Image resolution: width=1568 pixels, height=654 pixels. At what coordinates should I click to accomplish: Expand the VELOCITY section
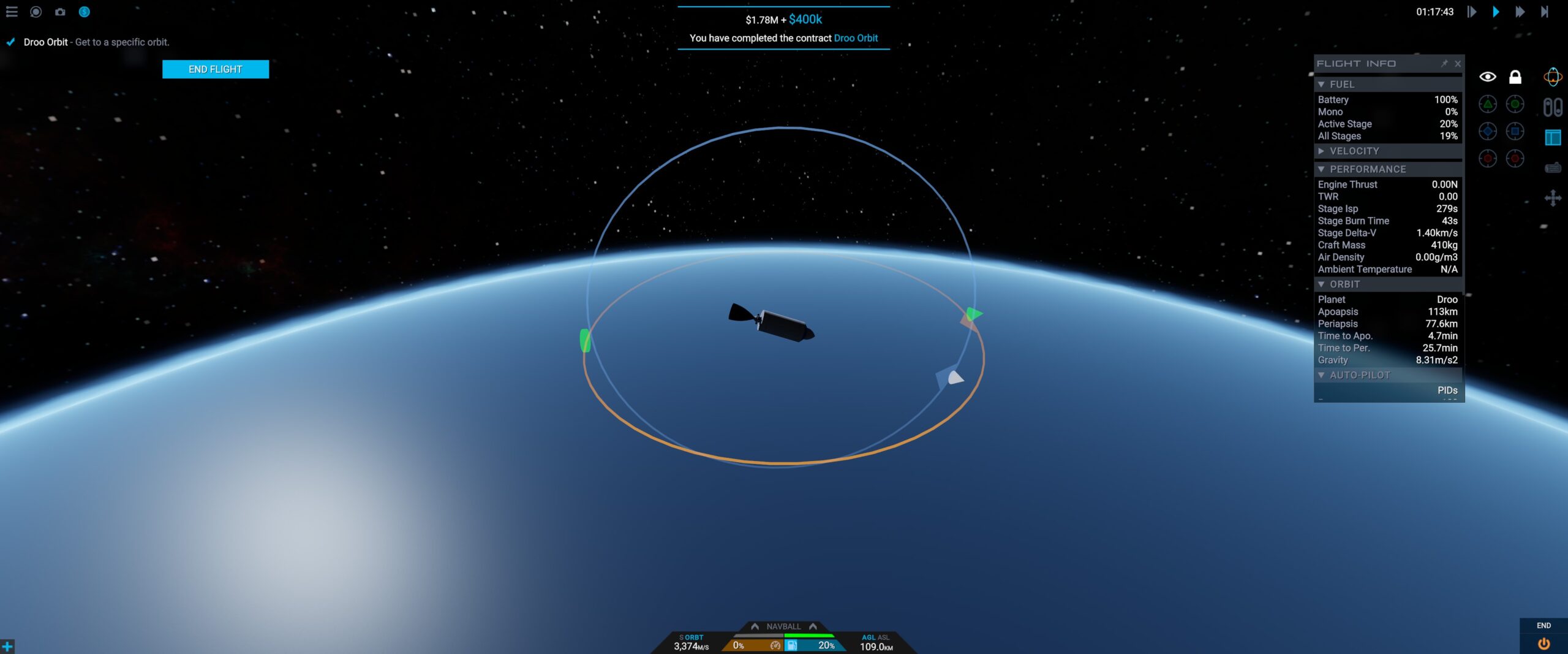(1321, 151)
